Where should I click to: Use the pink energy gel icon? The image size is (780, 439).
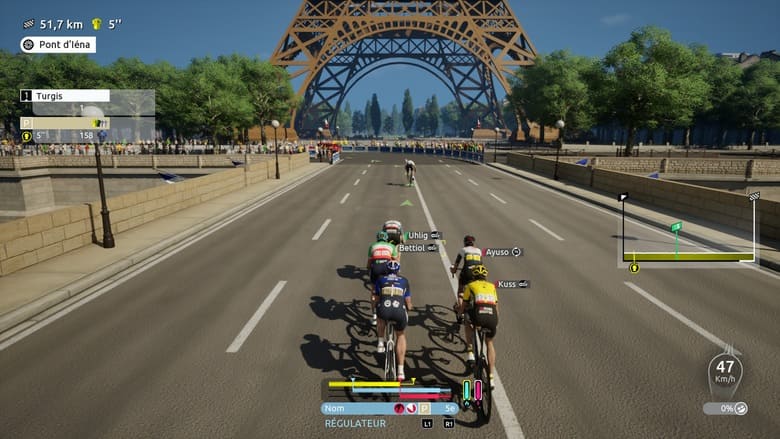click(x=478, y=389)
